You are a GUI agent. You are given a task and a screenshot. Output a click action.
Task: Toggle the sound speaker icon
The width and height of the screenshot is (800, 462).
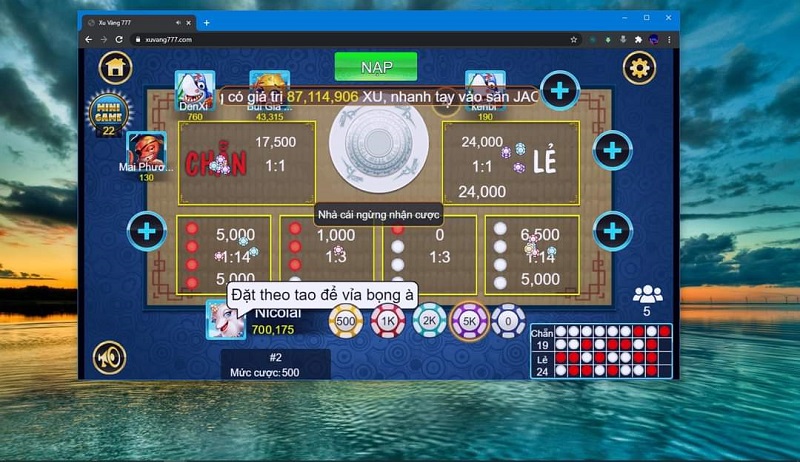point(109,357)
